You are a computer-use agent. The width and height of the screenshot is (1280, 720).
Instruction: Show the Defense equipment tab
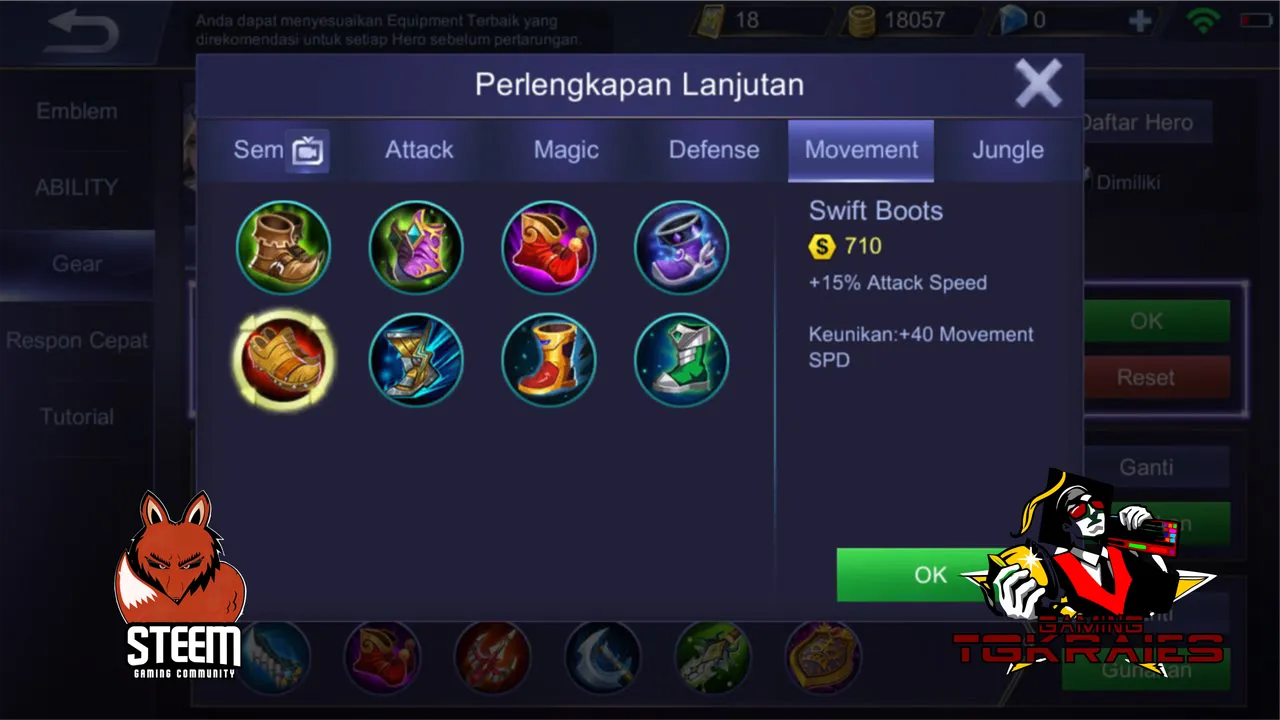[x=714, y=150]
